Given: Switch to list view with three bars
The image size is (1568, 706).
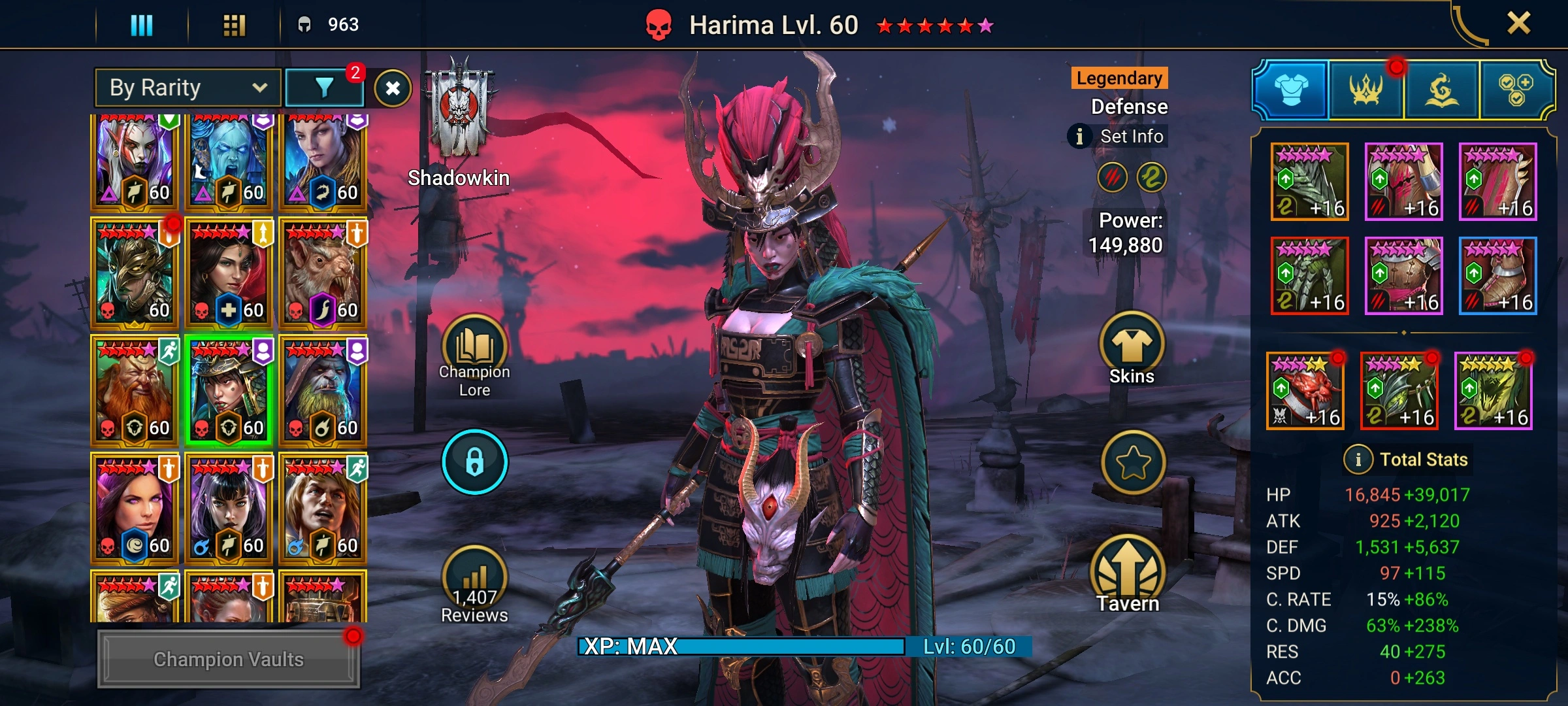Looking at the screenshot, I should [x=142, y=25].
